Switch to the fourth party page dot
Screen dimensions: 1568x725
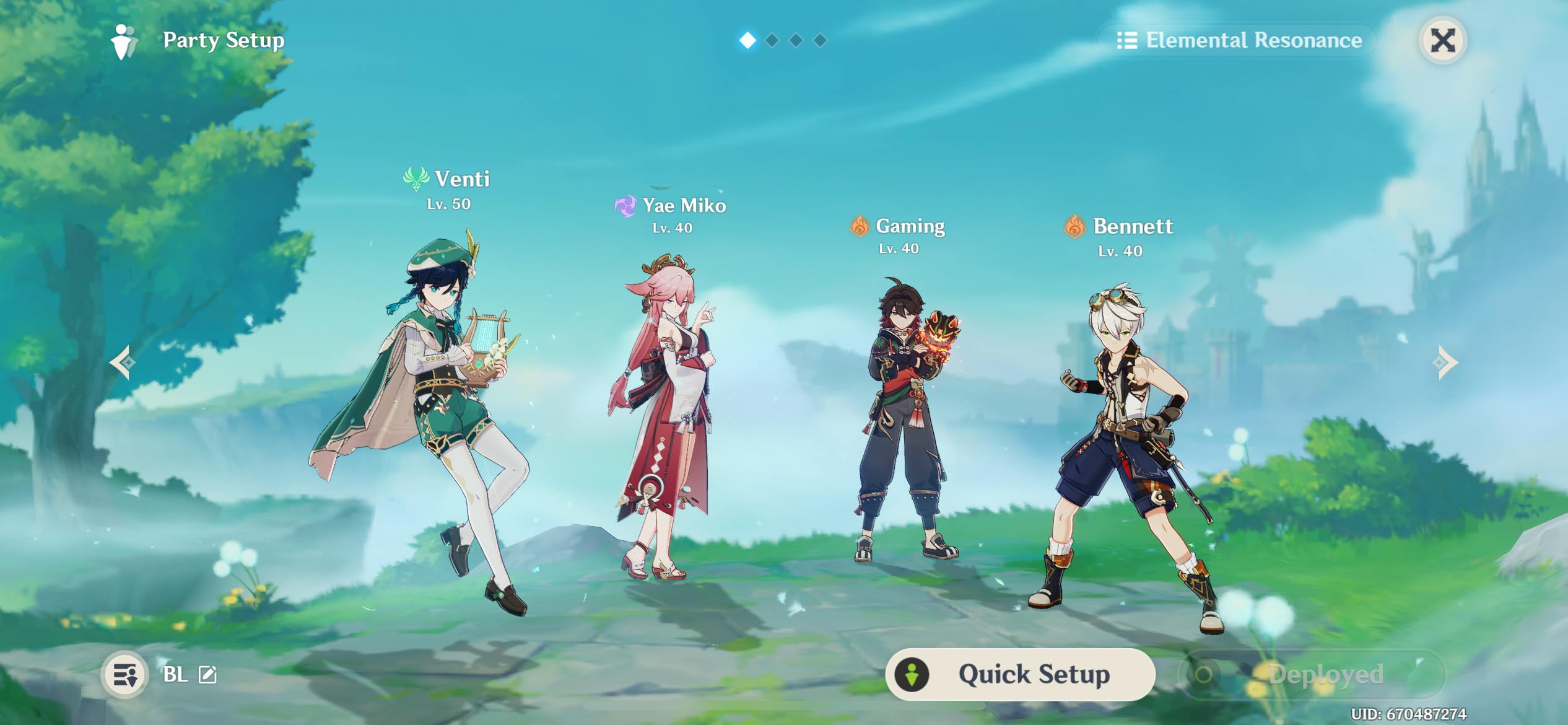point(820,41)
